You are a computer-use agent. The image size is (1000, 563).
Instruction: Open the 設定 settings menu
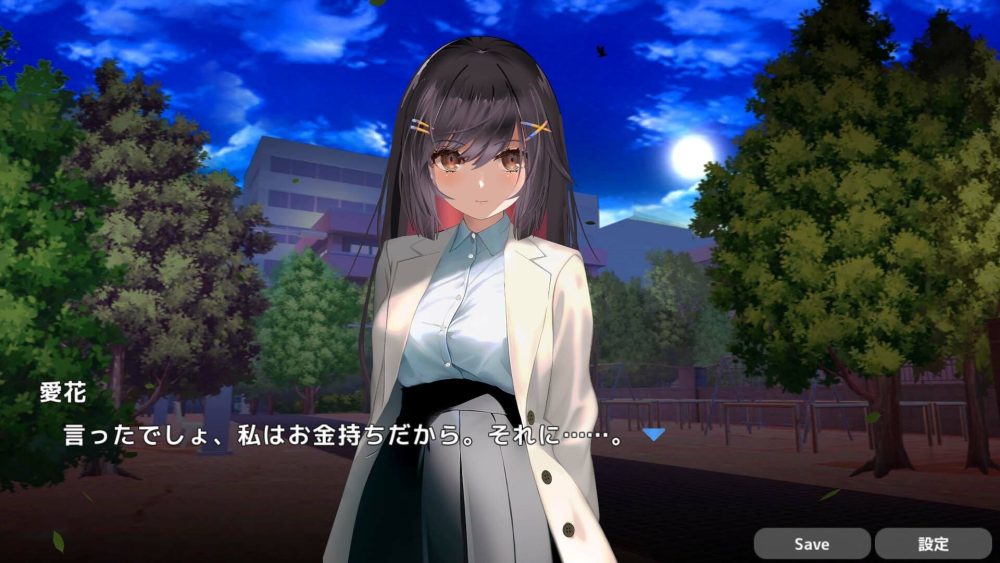[x=933, y=544]
